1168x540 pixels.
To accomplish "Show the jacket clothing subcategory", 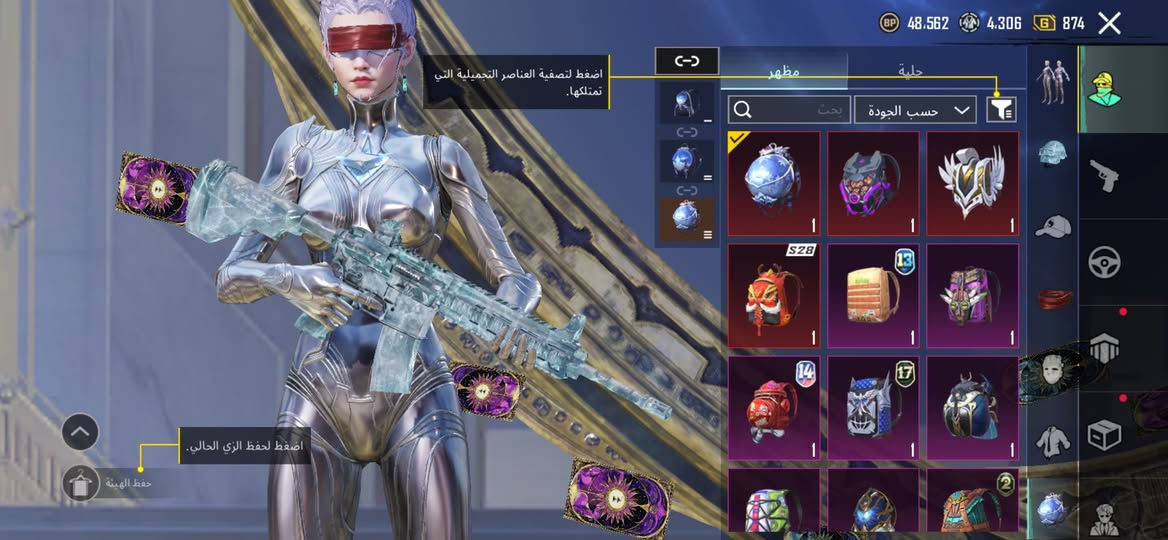I will tap(1051, 437).
